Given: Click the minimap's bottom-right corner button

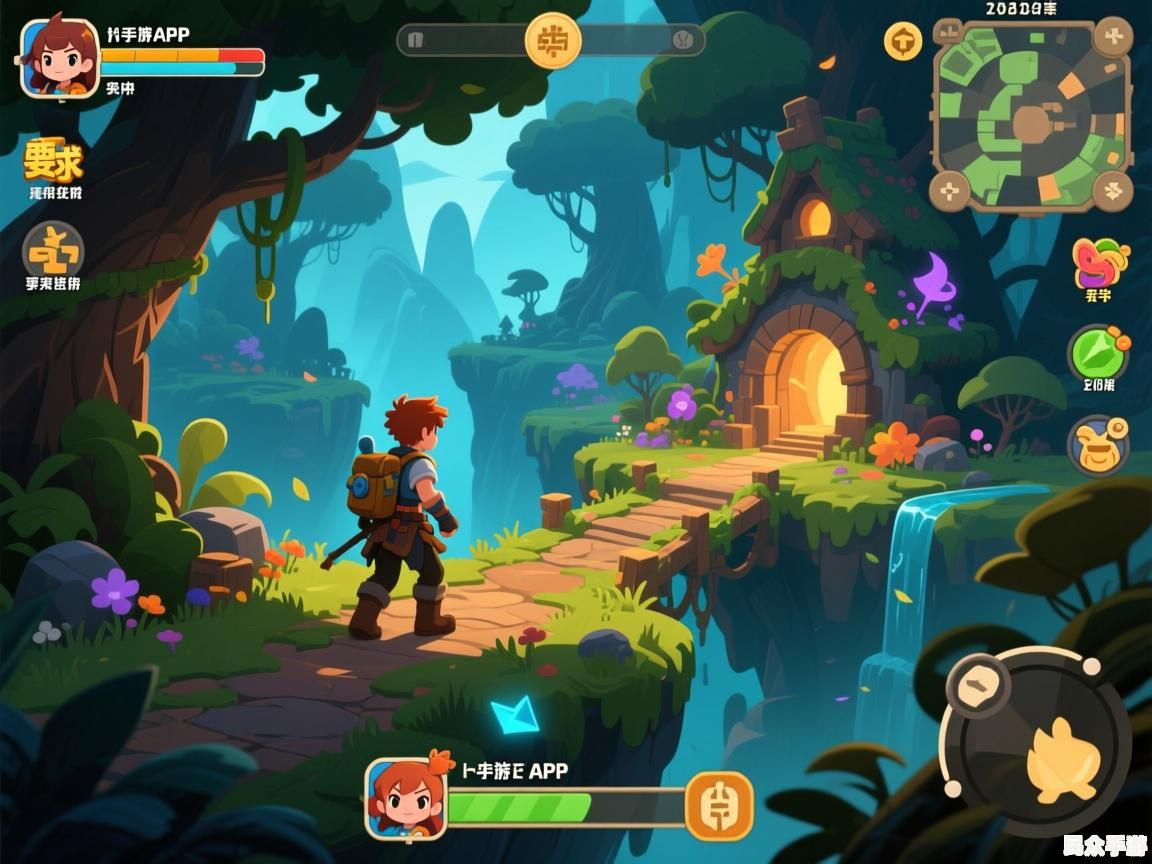Looking at the screenshot, I should (1112, 190).
